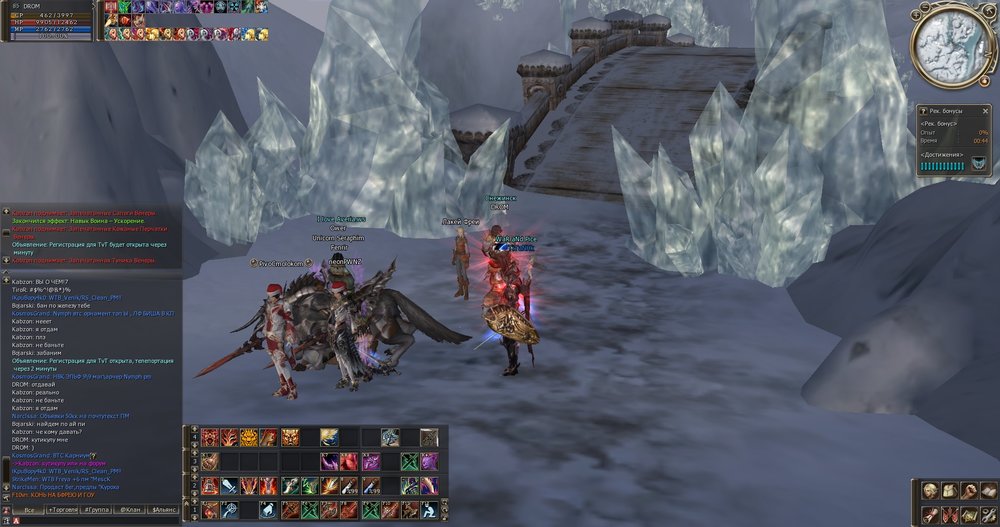Open the "$Альянс" alliance chat tab
The width and height of the screenshot is (1000, 527).
click(163, 510)
